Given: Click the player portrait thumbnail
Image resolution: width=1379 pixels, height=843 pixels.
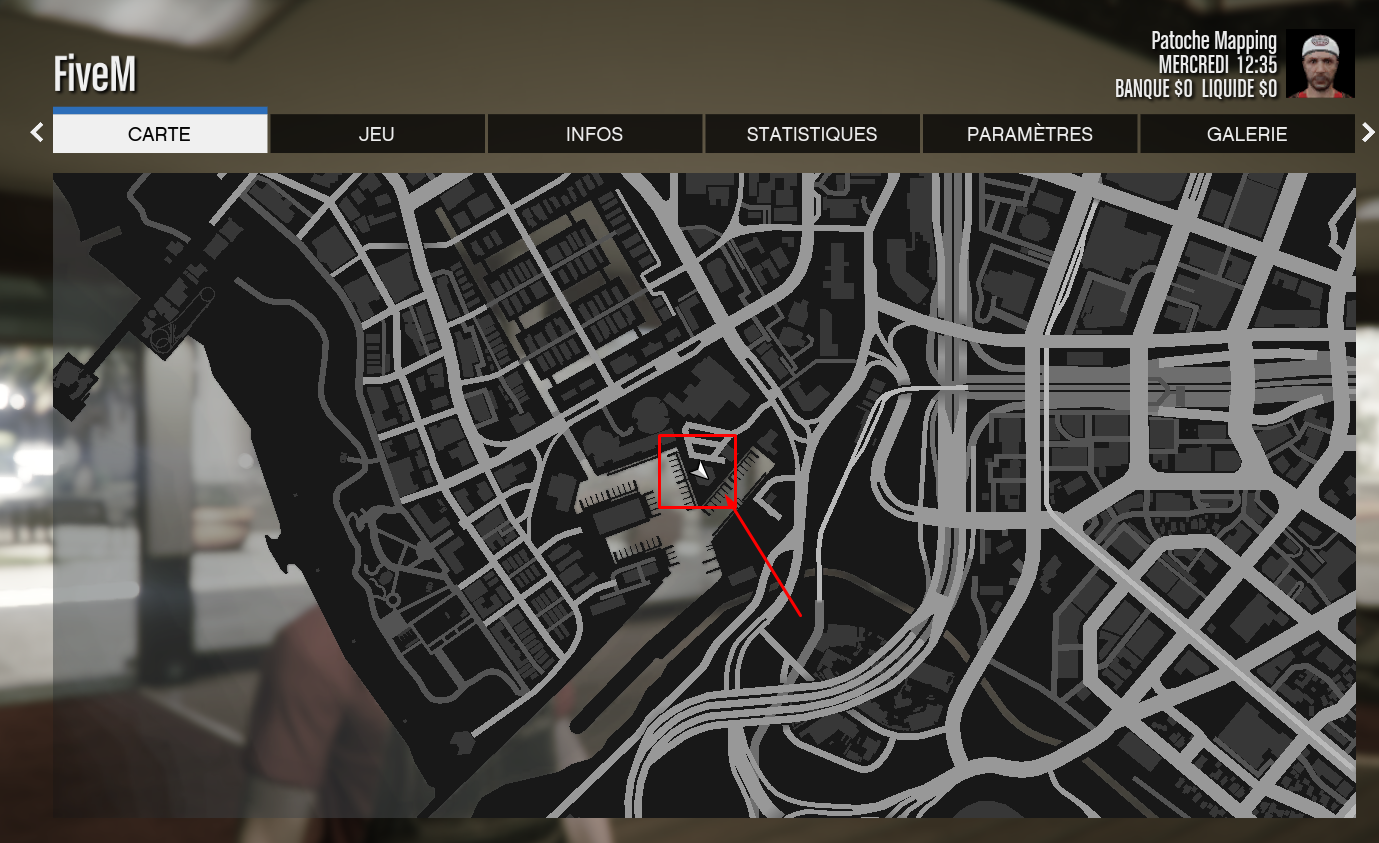Looking at the screenshot, I should (1320, 64).
